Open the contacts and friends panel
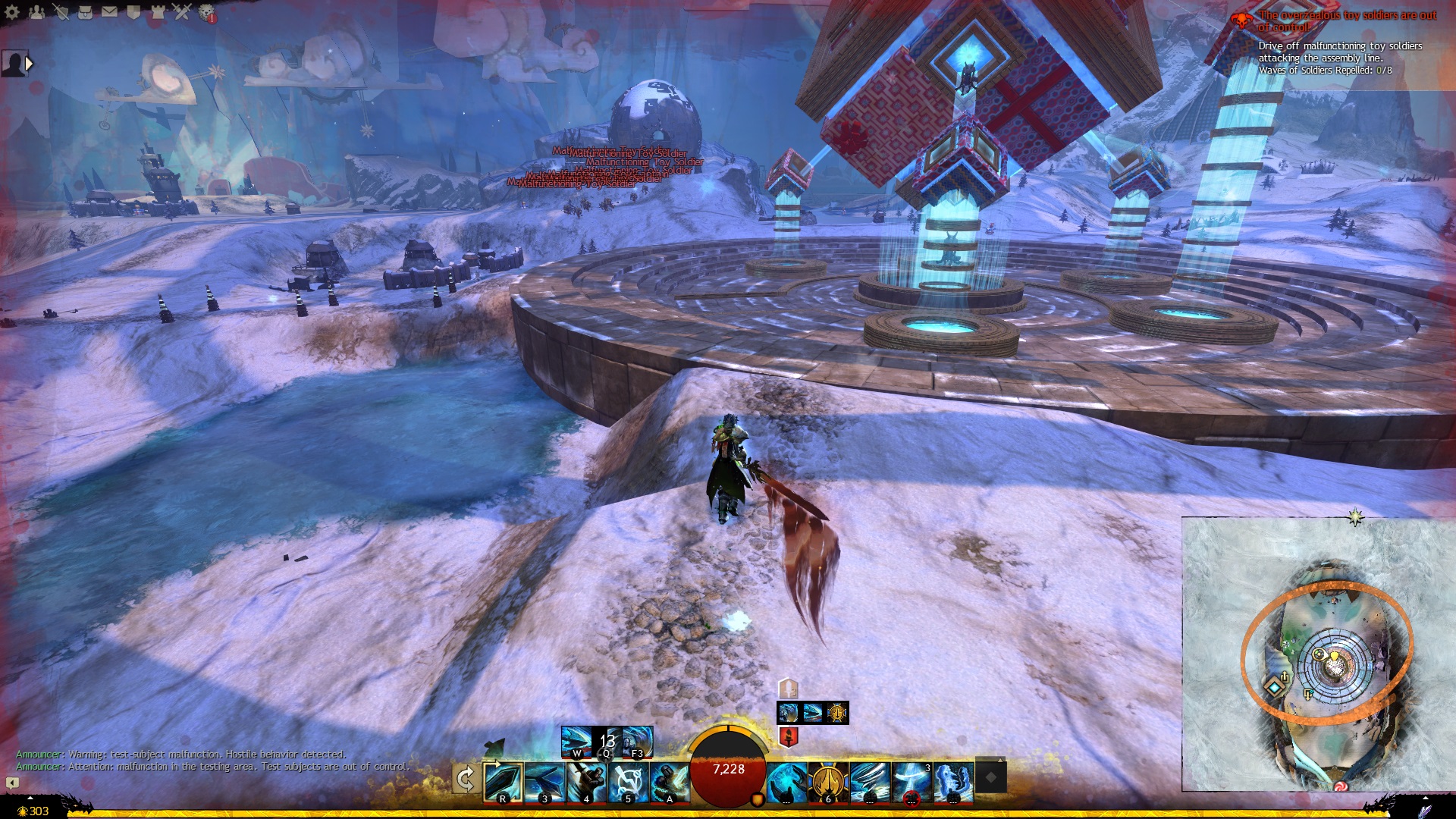Screen dimensions: 1456x819 pyautogui.click(x=36, y=11)
